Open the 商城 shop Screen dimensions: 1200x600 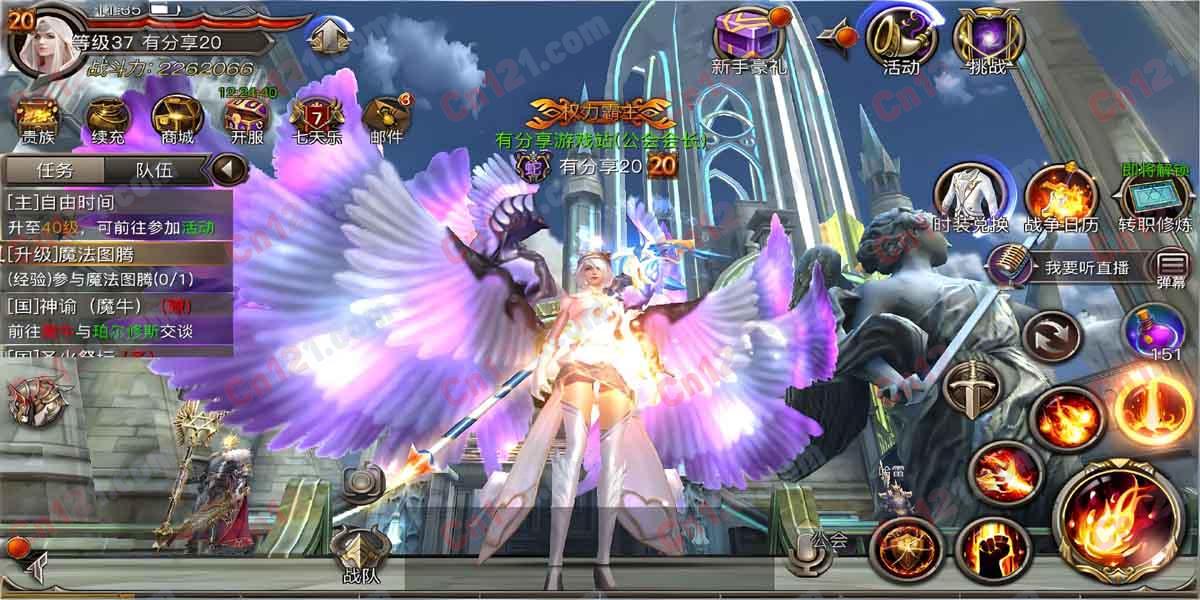coord(176,116)
